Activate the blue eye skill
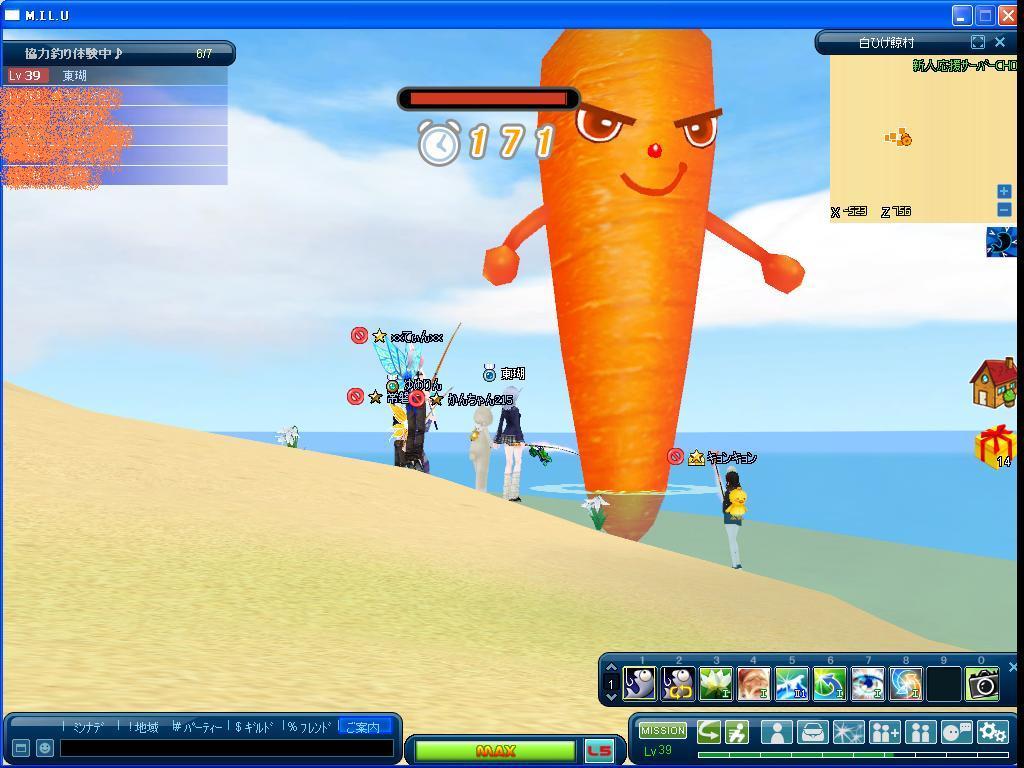The width and height of the screenshot is (1024, 768). click(x=867, y=683)
